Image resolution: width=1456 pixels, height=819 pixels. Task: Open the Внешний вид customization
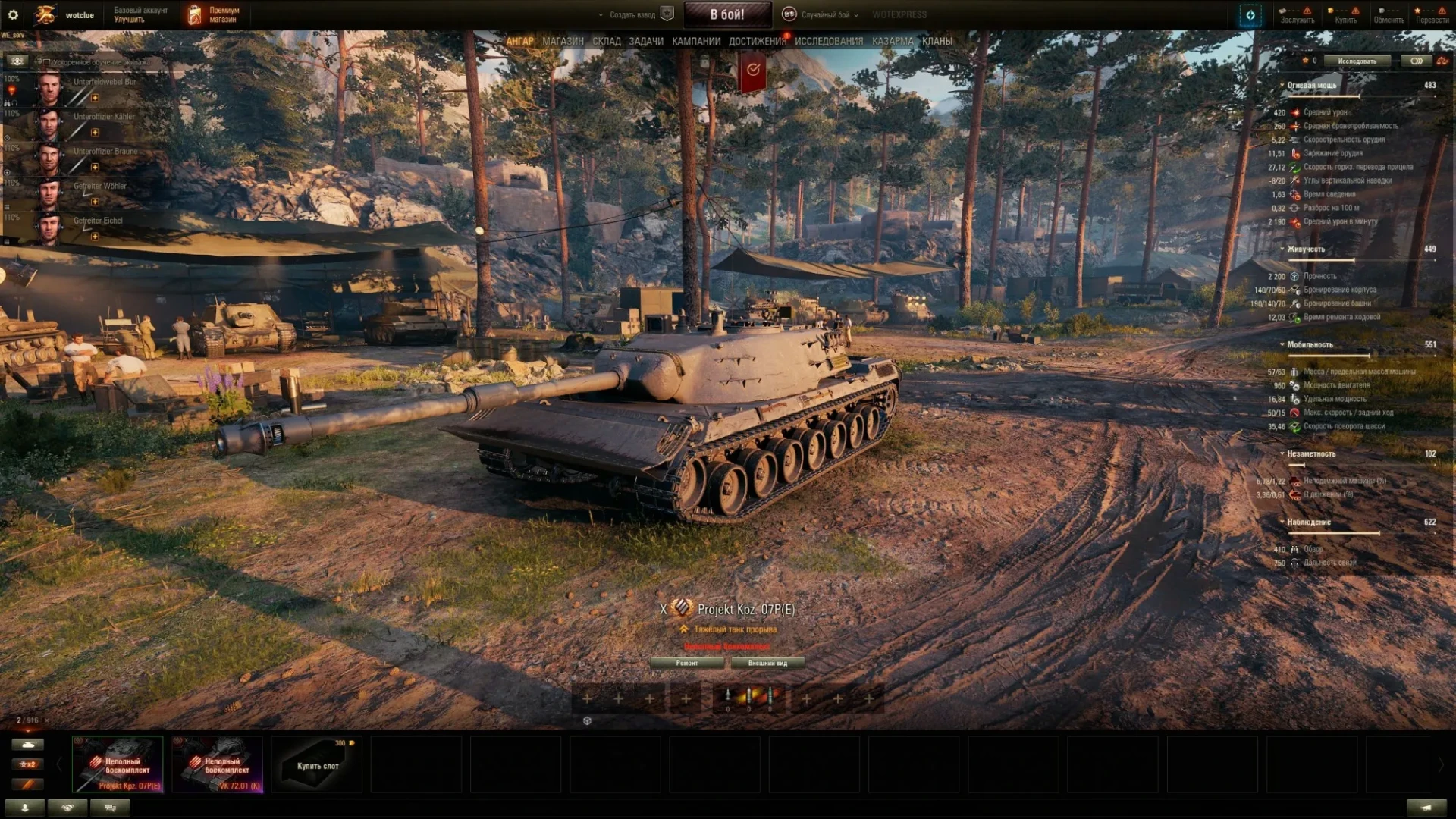pyautogui.click(x=767, y=663)
